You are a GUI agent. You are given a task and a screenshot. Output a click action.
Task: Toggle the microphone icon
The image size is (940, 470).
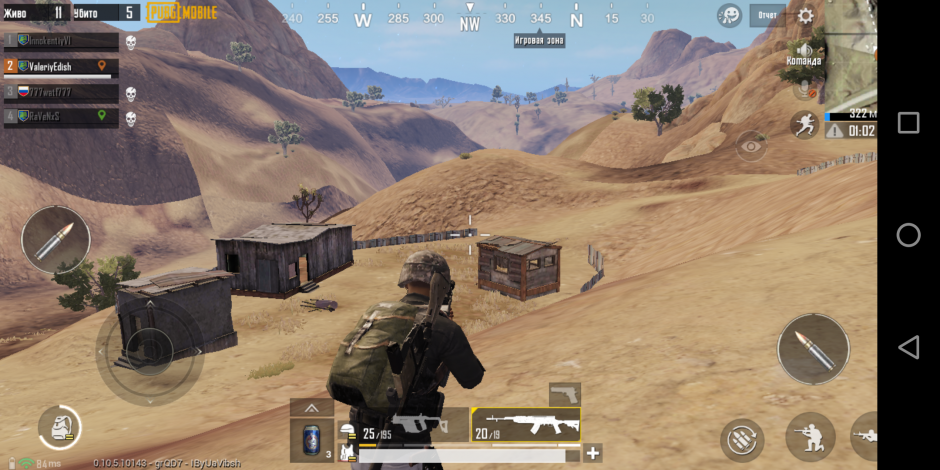[803, 89]
